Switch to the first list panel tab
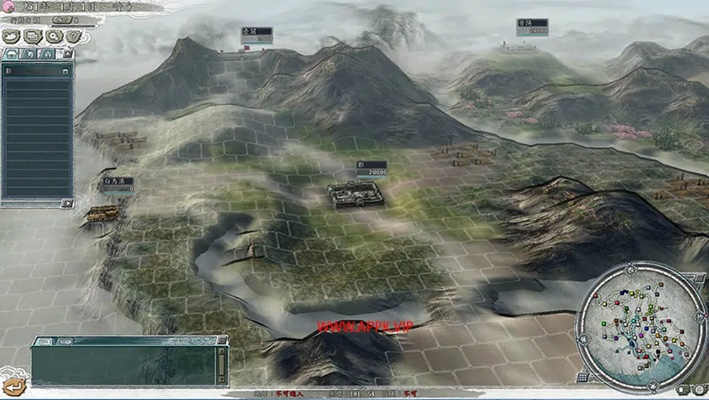Viewport: 709px width, 400px height. (x=11, y=53)
